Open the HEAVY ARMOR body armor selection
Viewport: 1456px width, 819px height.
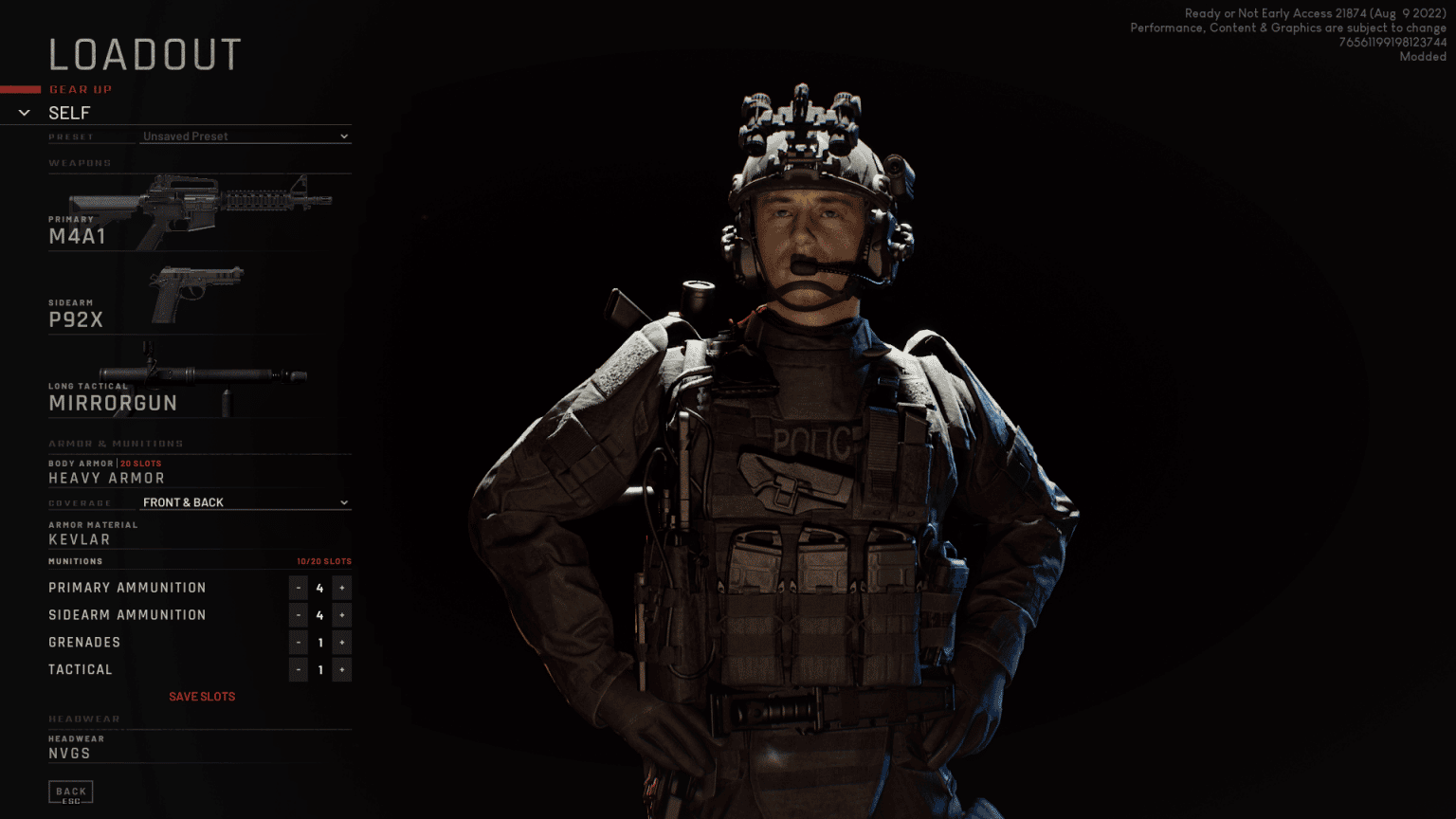point(105,478)
